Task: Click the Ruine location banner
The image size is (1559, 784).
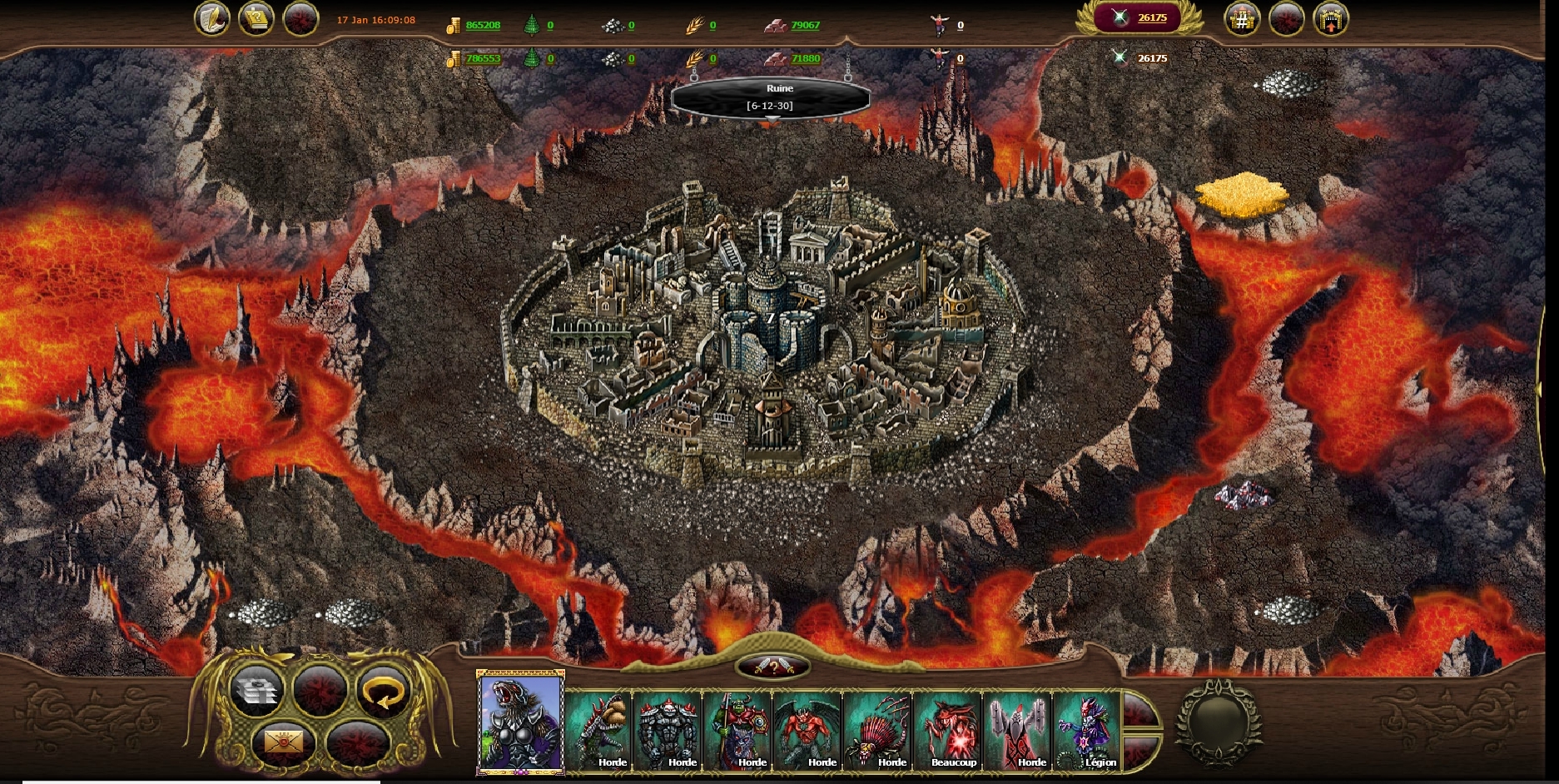Action: pyautogui.click(x=771, y=97)
